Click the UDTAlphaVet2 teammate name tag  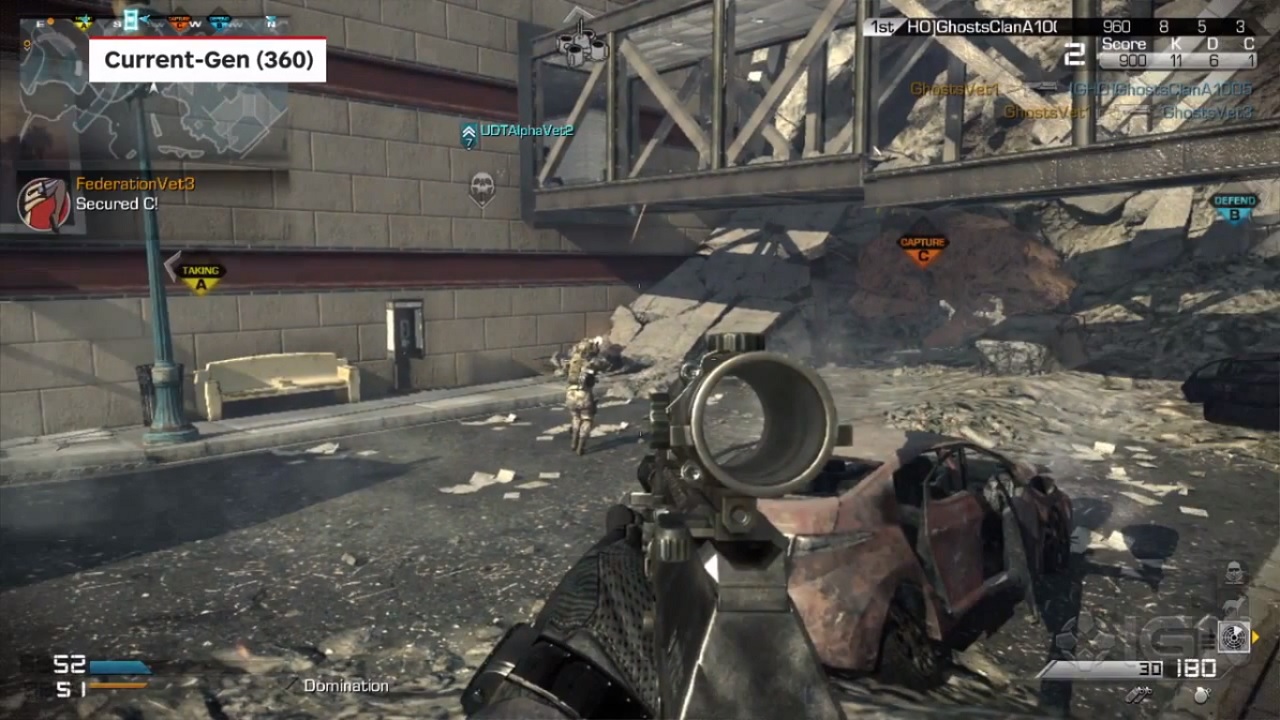pos(525,130)
